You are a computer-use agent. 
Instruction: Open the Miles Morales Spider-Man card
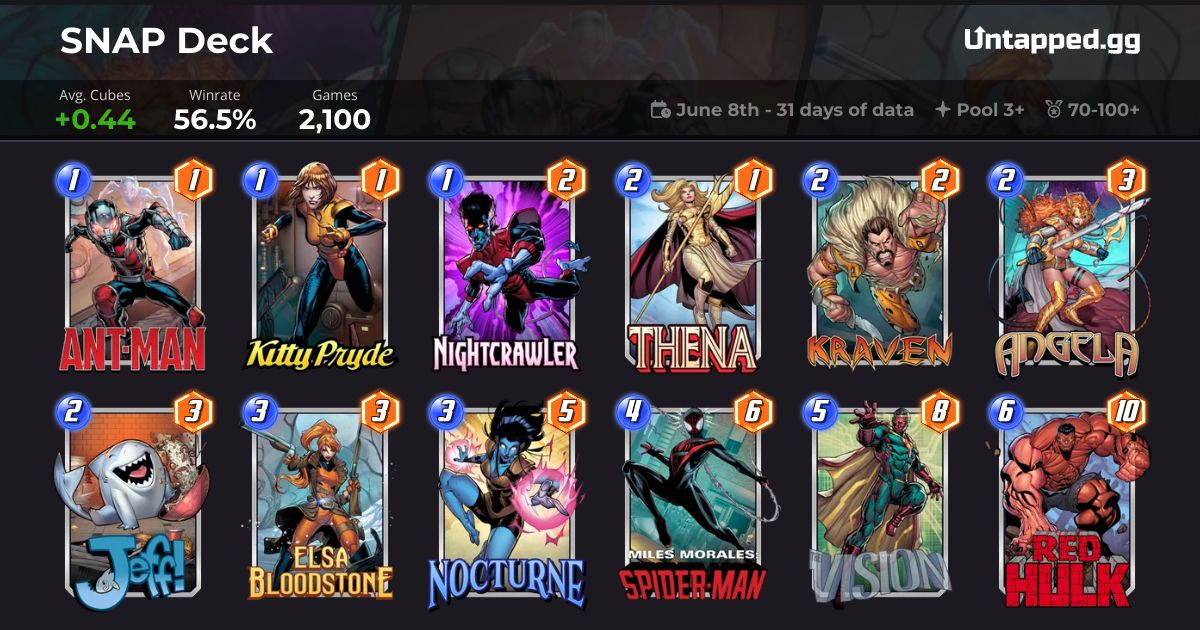click(692, 500)
